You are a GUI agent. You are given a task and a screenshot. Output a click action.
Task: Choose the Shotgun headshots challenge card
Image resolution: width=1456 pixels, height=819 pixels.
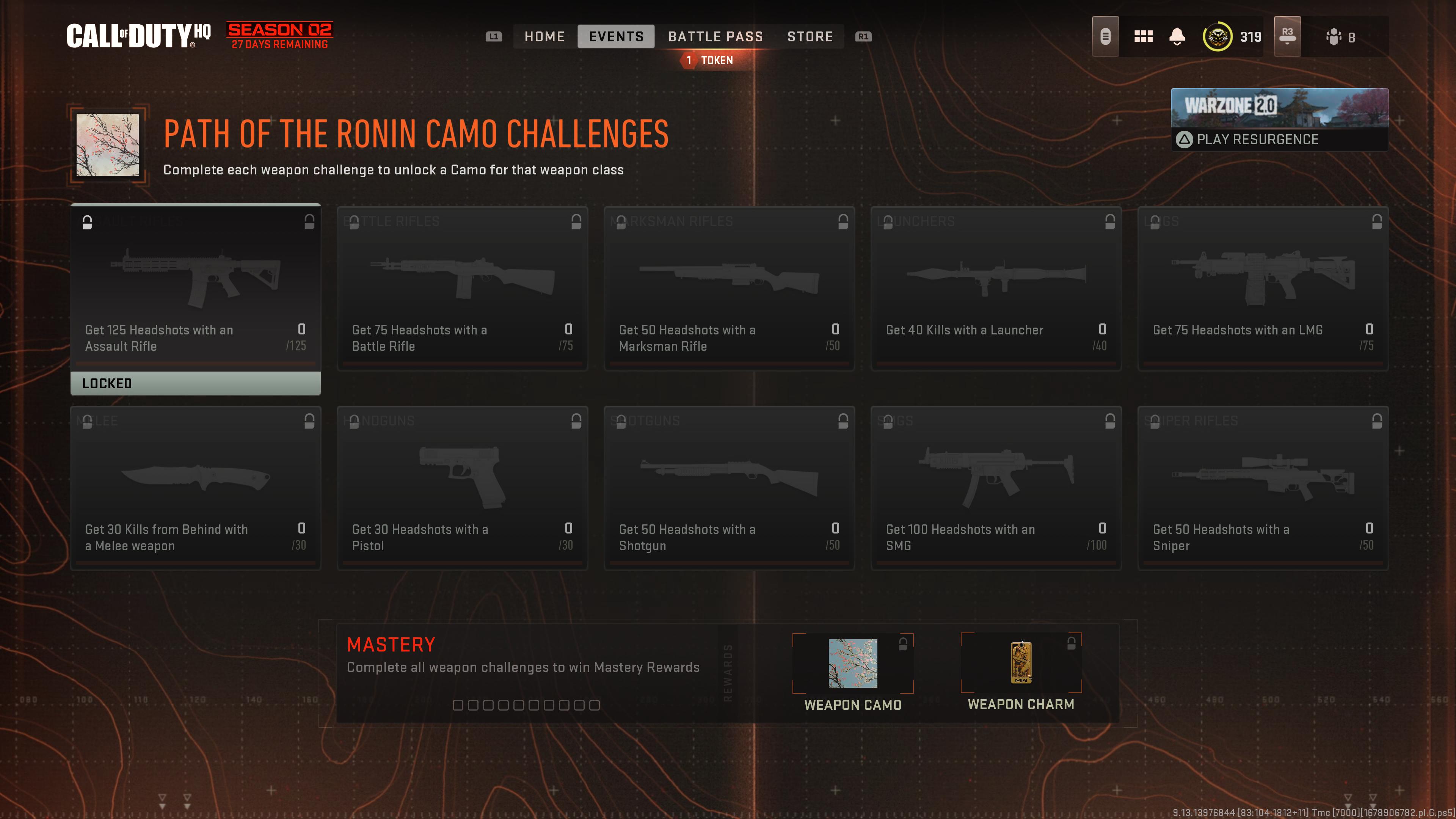point(729,488)
